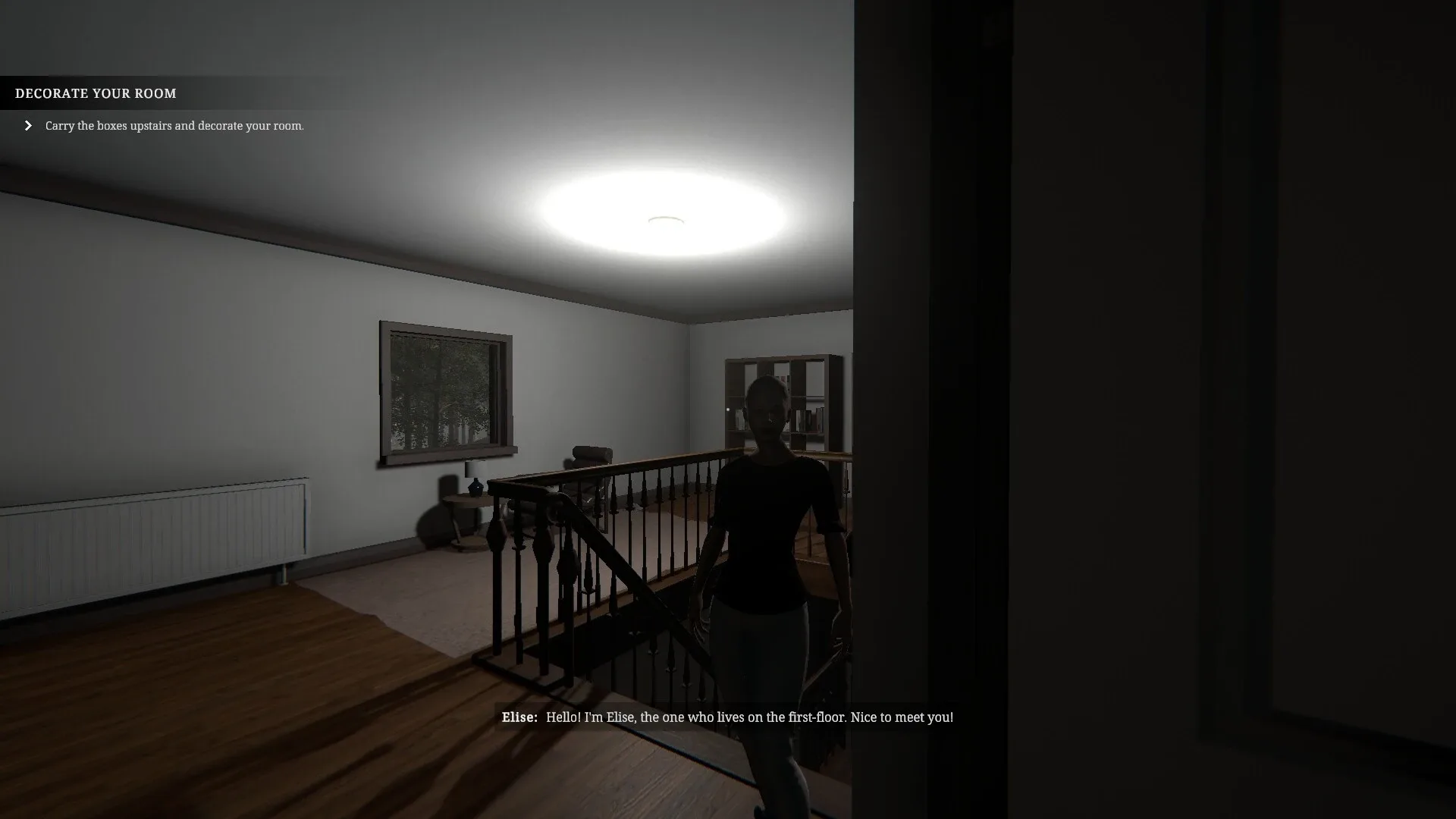Expand the chevron beside the quest objective

pyautogui.click(x=28, y=124)
